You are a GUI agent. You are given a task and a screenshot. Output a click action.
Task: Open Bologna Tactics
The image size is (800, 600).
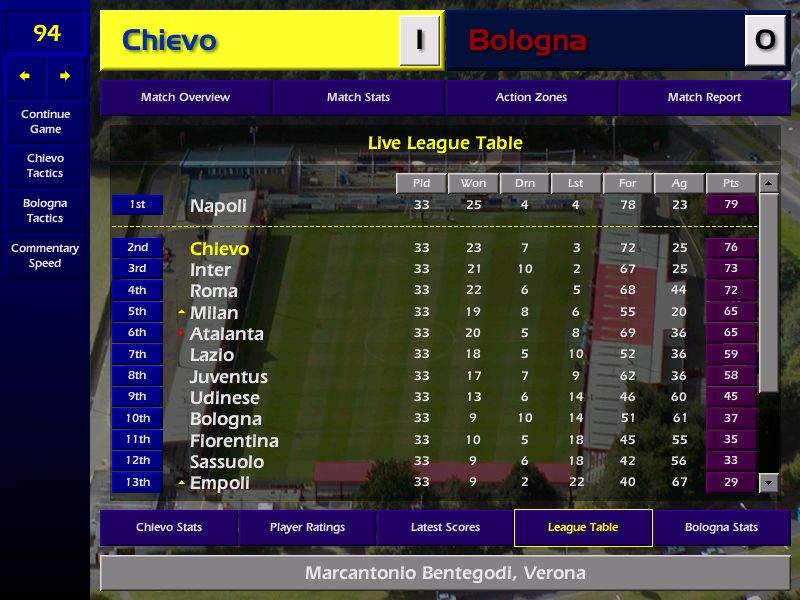[x=45, y=210]
